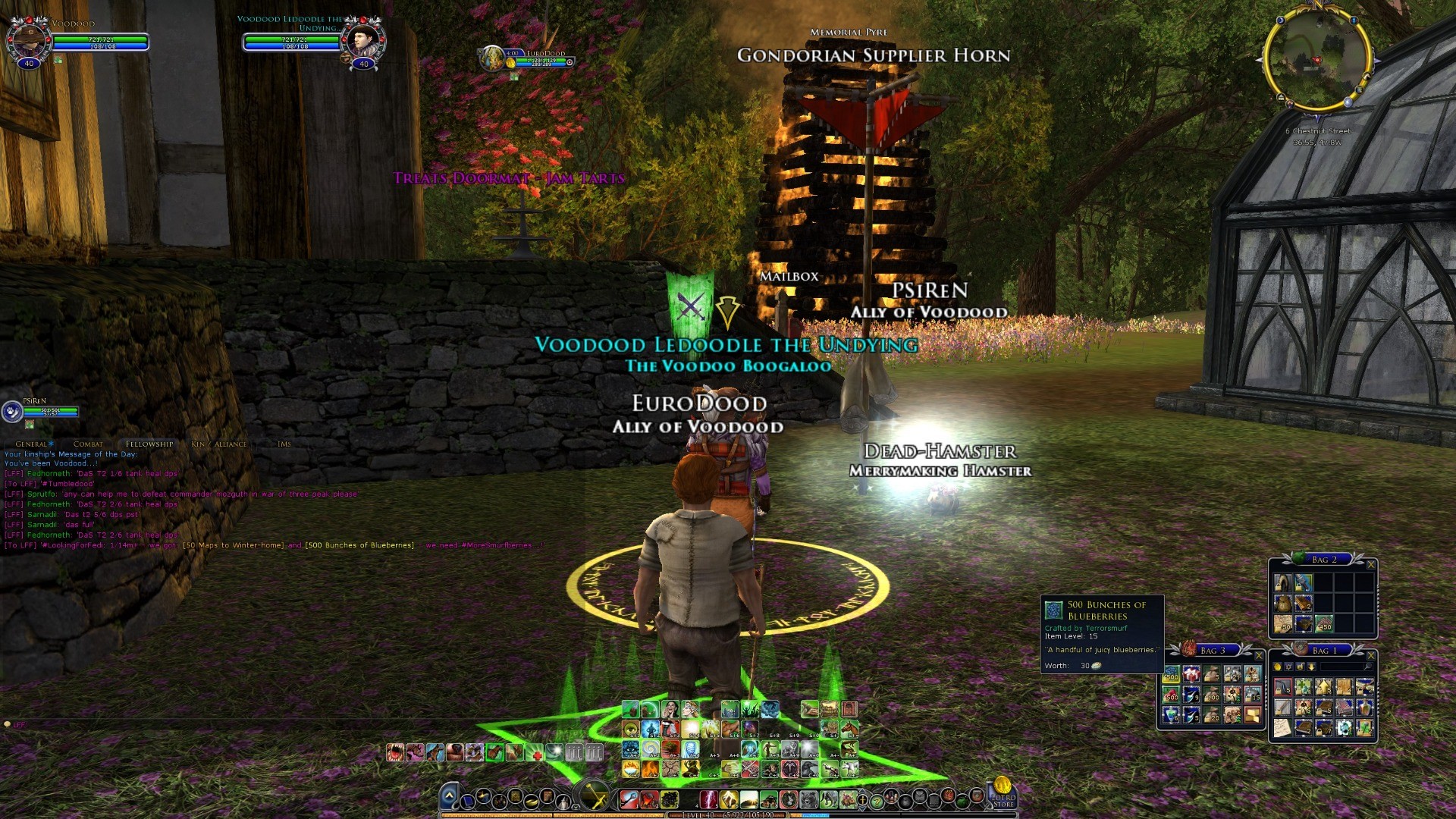Click the Bag 1 search field
1456x819 pixels.
pyautogui.click(x=1342, y=667)
